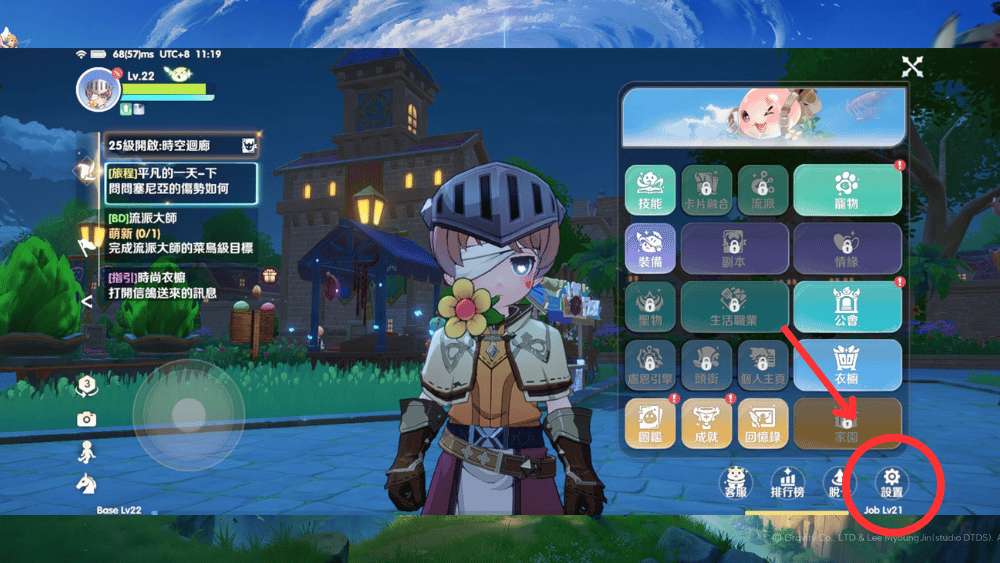Image resolution: width=1000 pixels, height=563 pixels.
Task: Open the 衣櫥 wardrobe menu
Action: [847, 364]
